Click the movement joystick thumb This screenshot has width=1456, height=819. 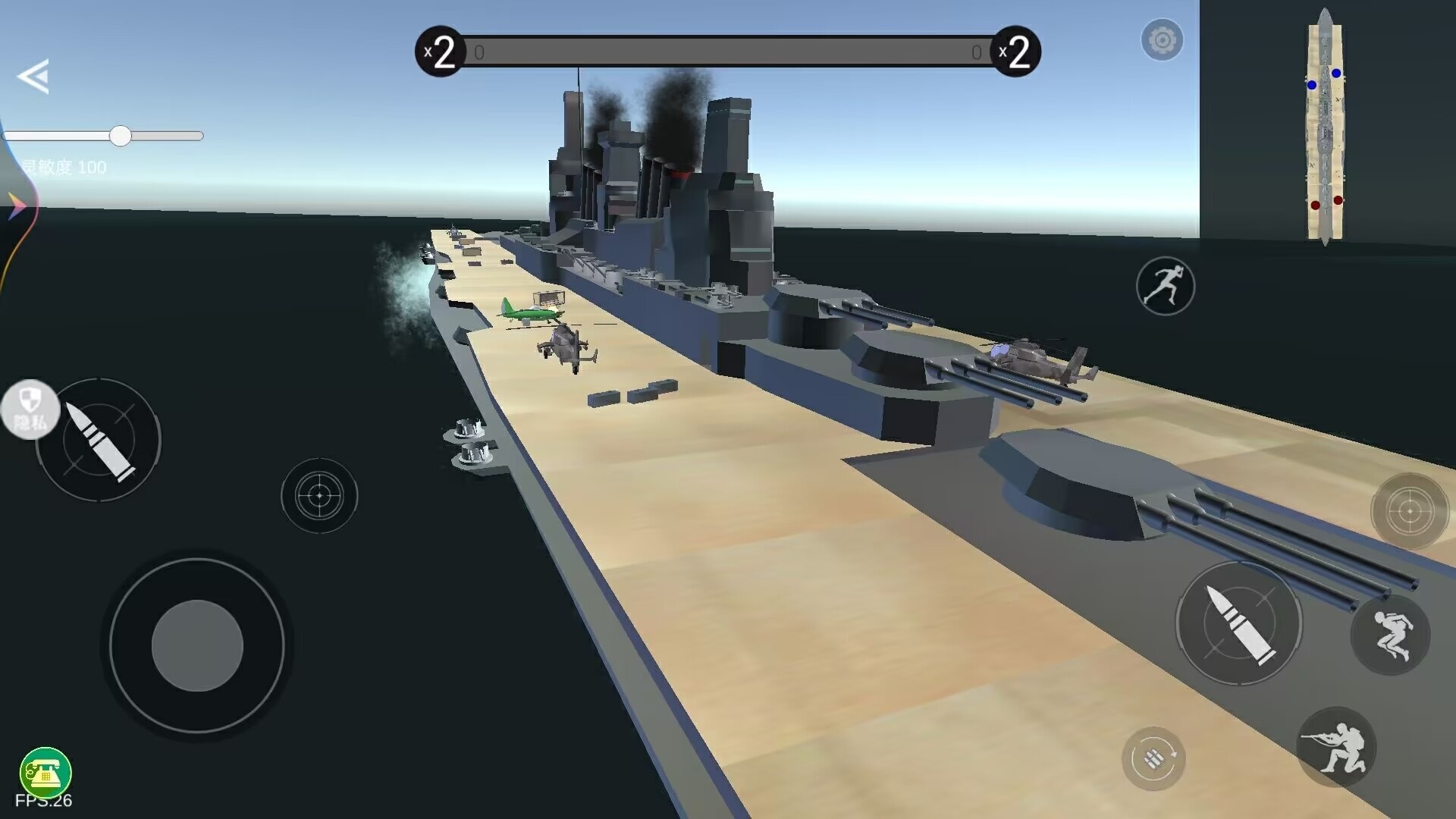(x=196, y=646)
